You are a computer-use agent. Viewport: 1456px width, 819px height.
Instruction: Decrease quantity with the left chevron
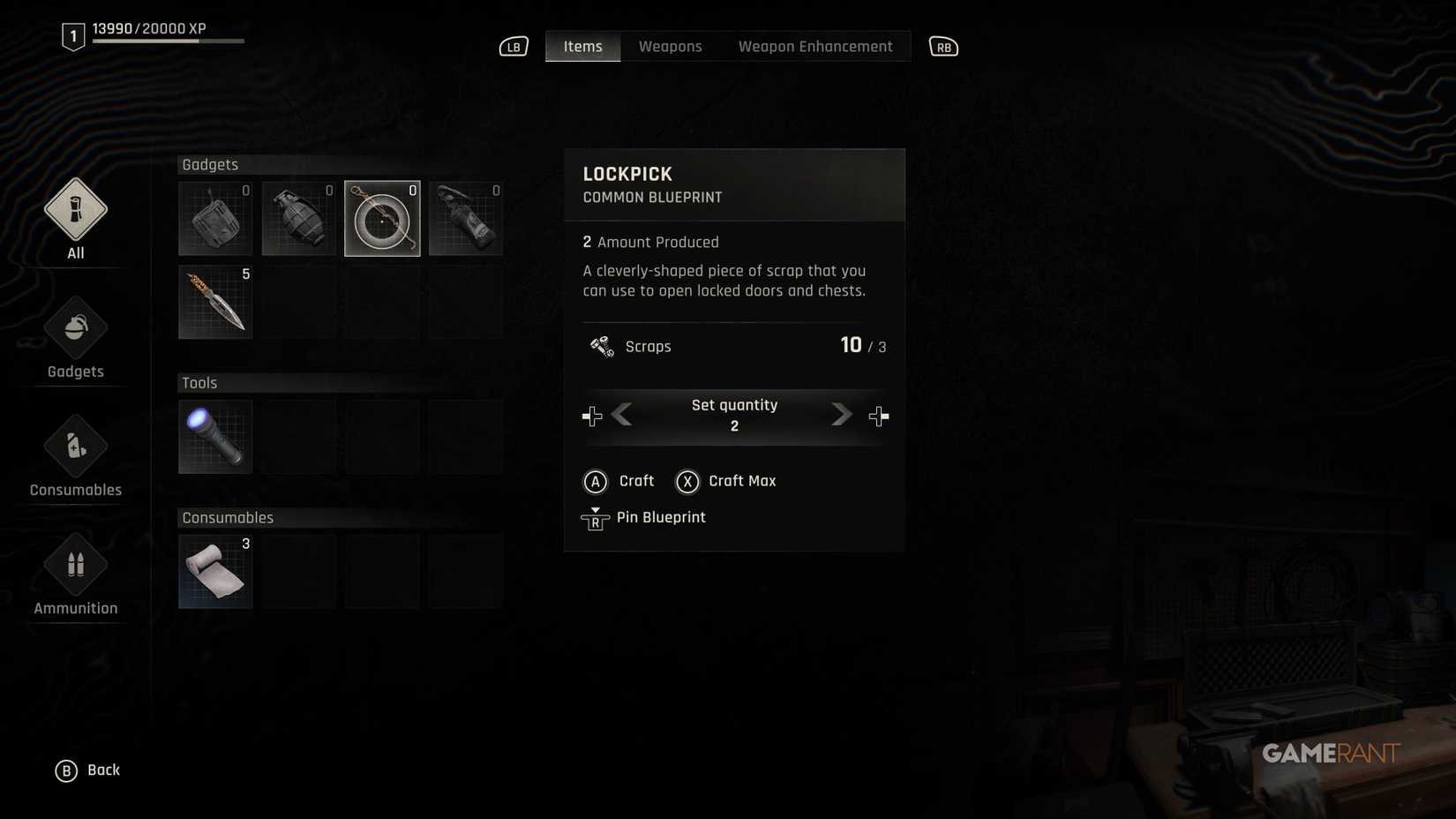624,415
